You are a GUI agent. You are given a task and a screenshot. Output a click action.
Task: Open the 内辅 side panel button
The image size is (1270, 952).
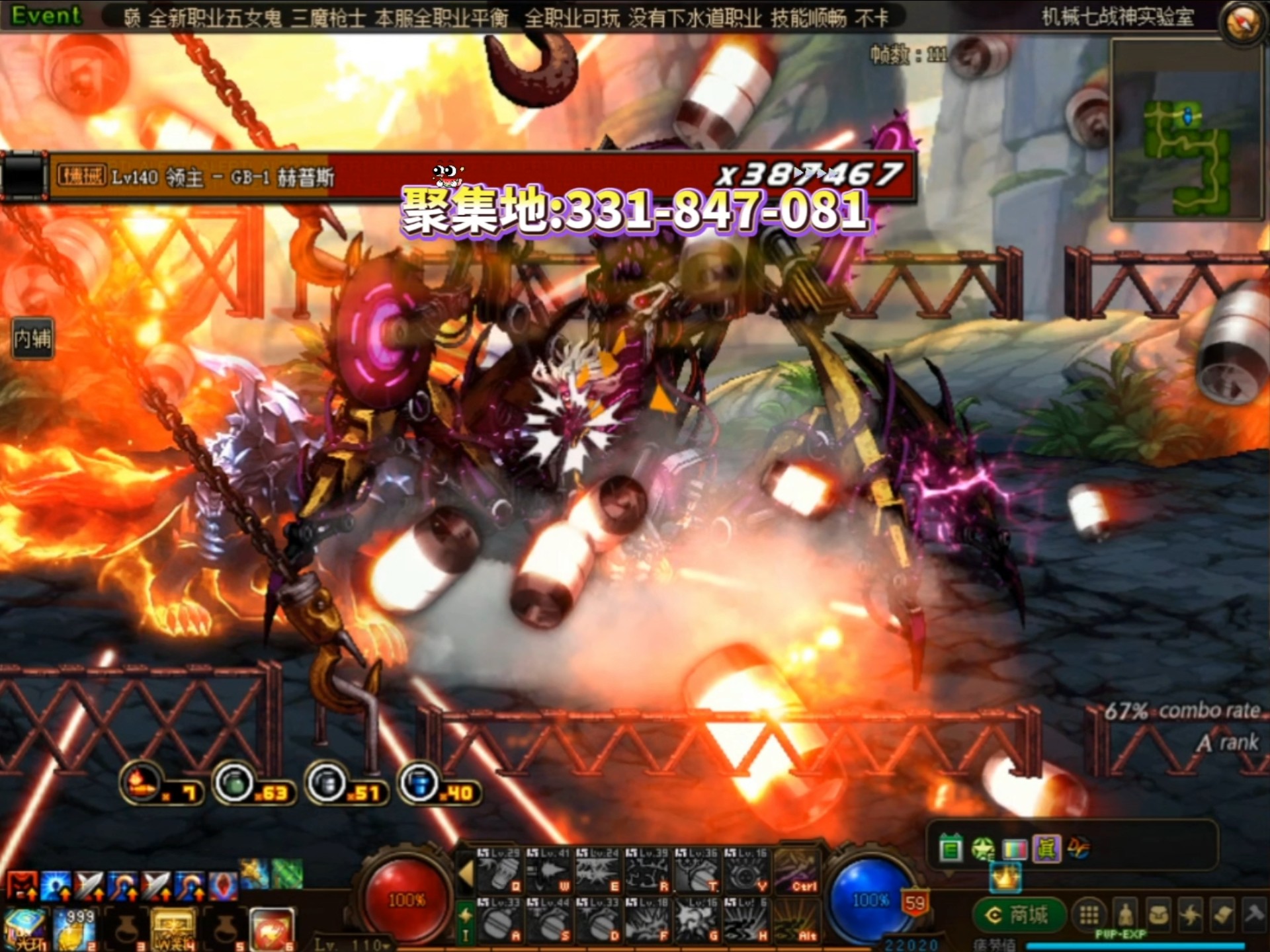click(32, 339)
